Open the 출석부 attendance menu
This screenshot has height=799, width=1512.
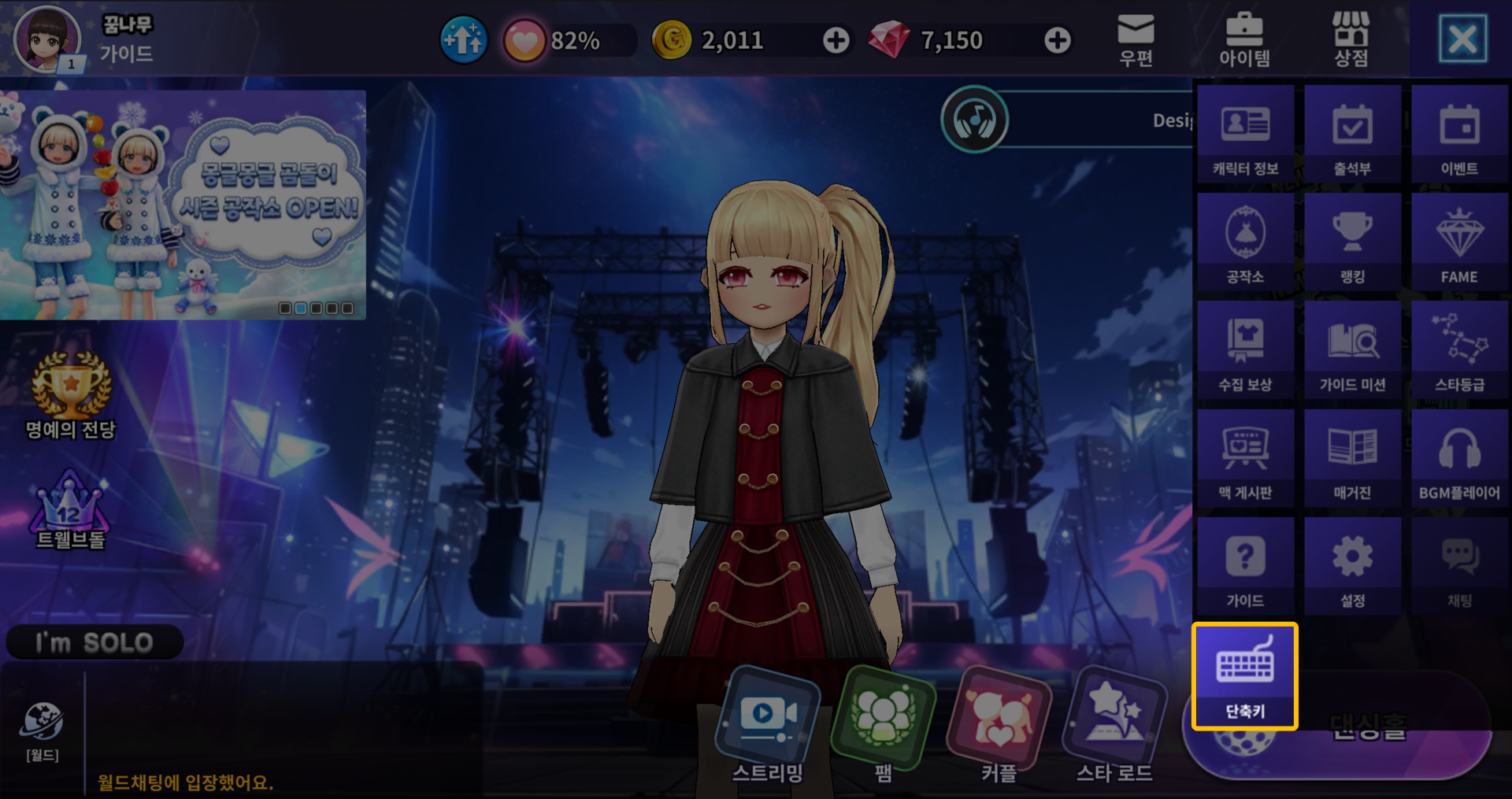pos(1352,134)
